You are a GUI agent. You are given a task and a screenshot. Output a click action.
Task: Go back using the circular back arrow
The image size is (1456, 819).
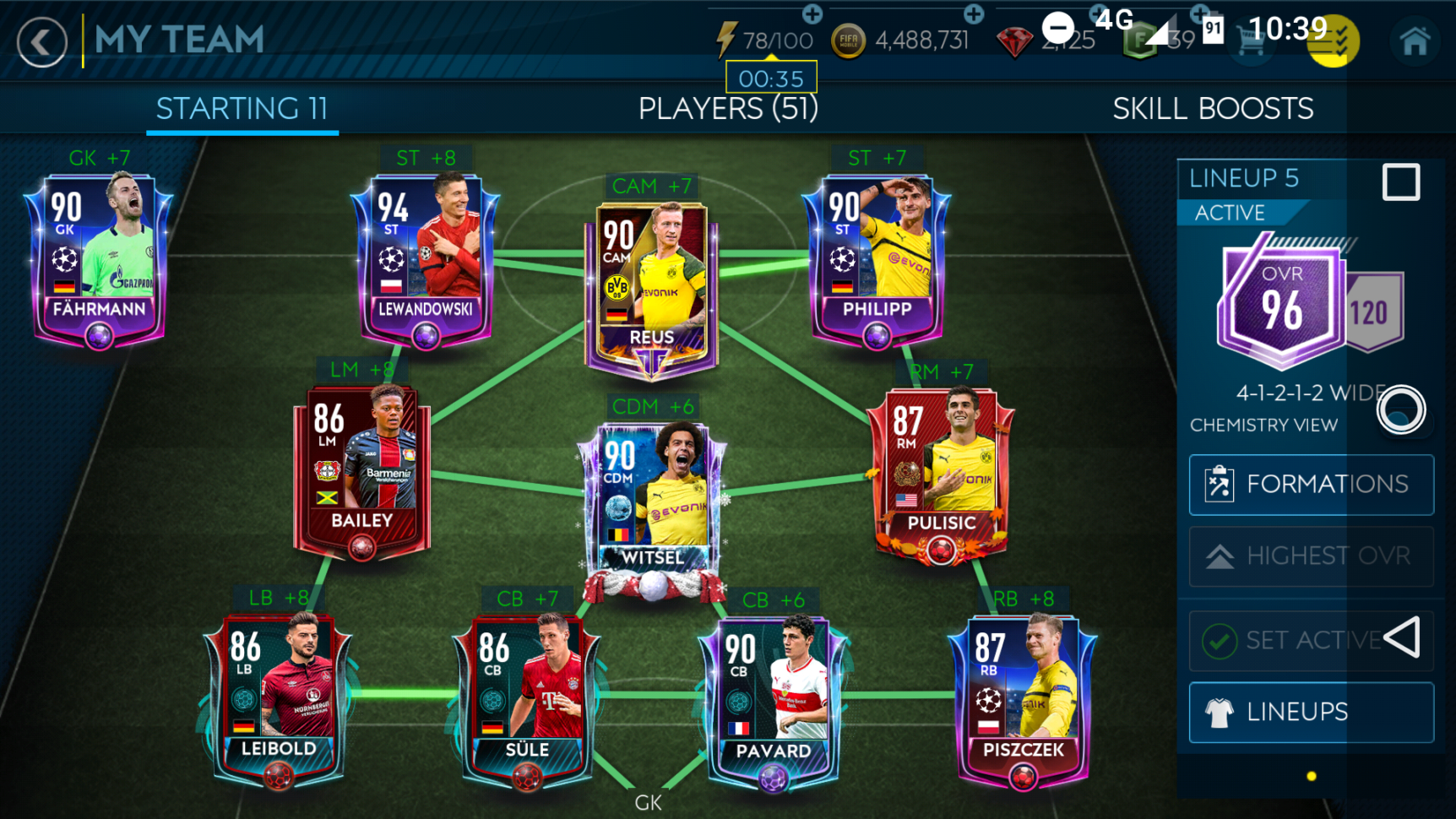click(41, 41)
